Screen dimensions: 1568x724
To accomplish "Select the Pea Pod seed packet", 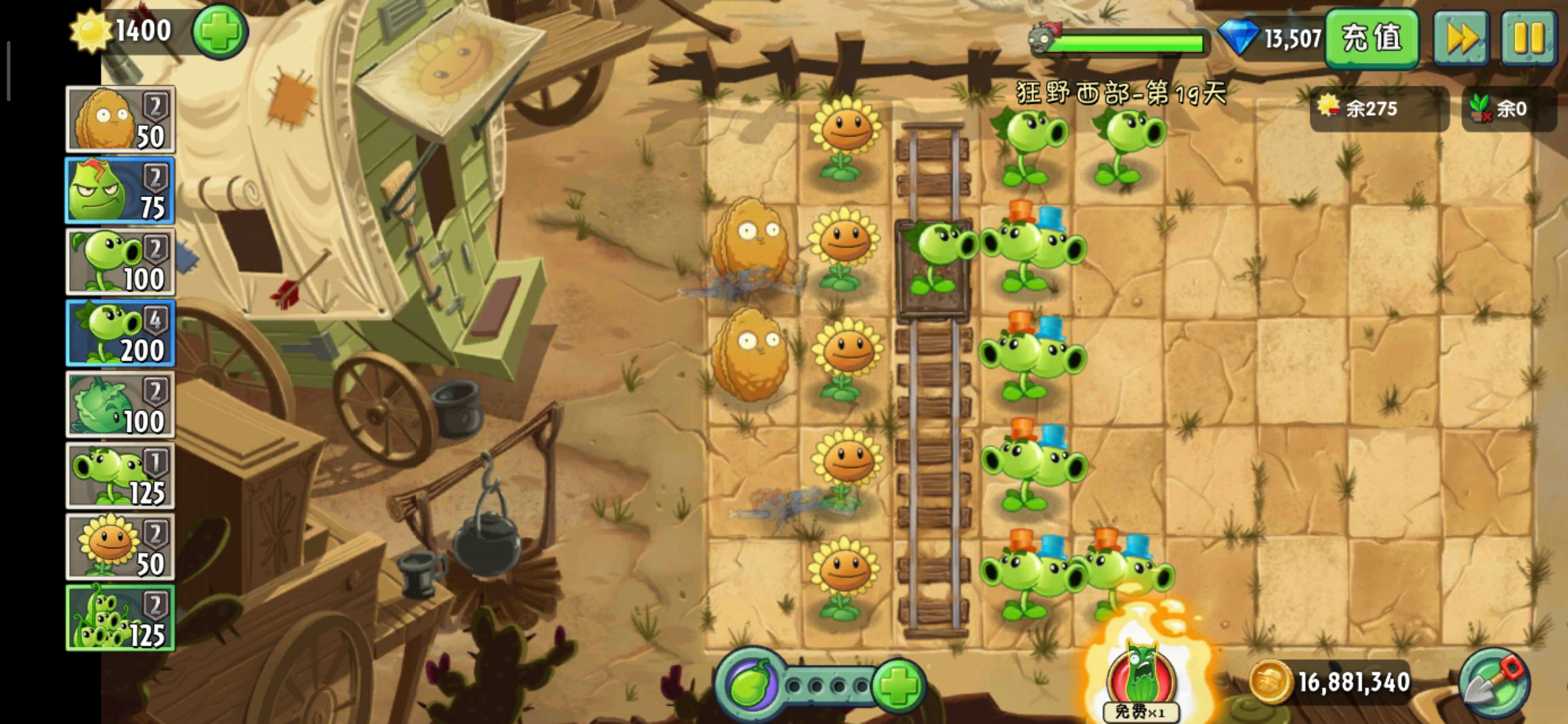I will [x=121, y=618].
